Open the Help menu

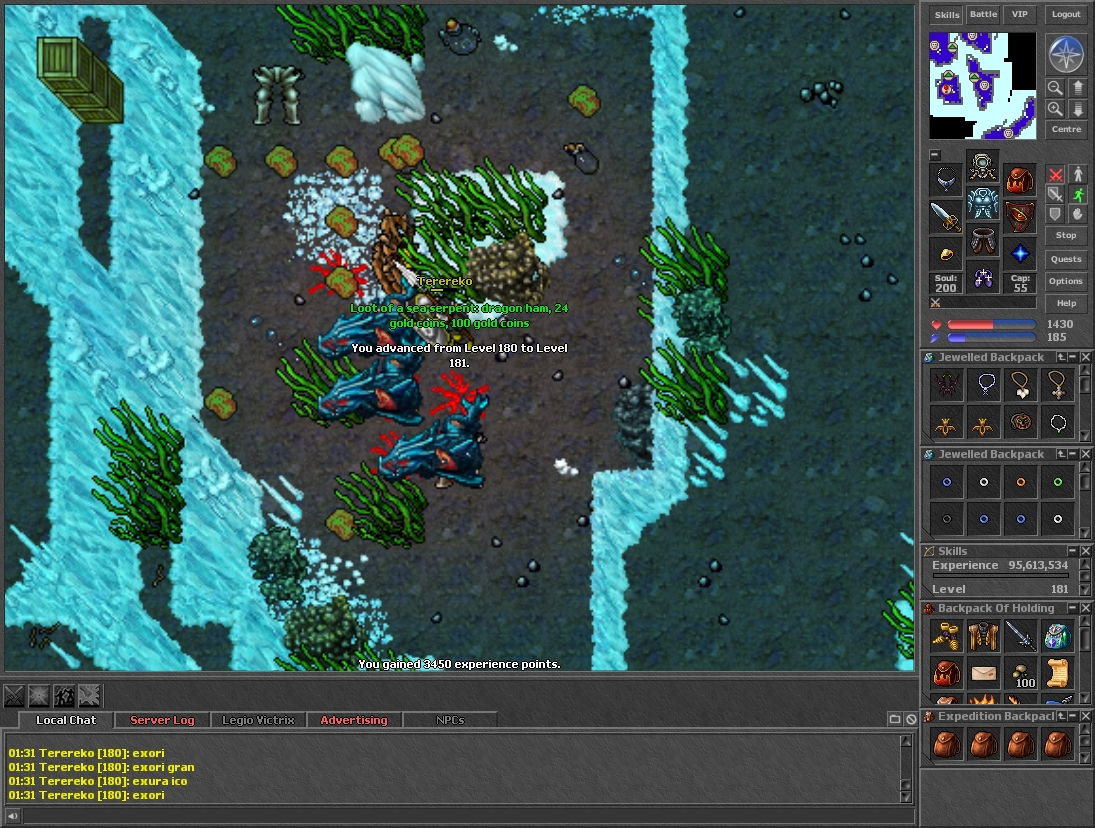click(1066, 303)
